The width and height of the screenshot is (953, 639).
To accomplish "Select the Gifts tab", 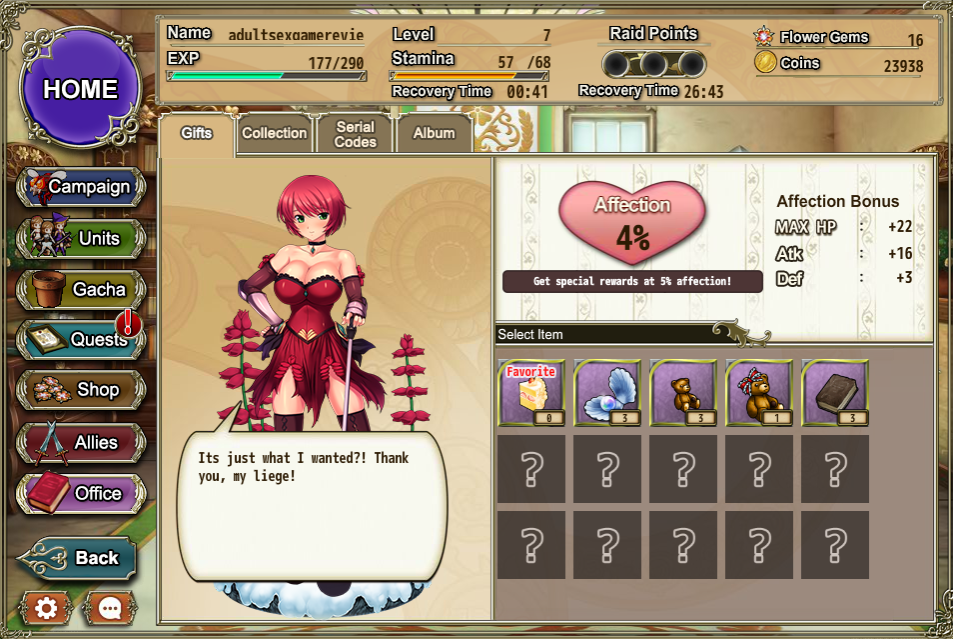I will point(196,133).
